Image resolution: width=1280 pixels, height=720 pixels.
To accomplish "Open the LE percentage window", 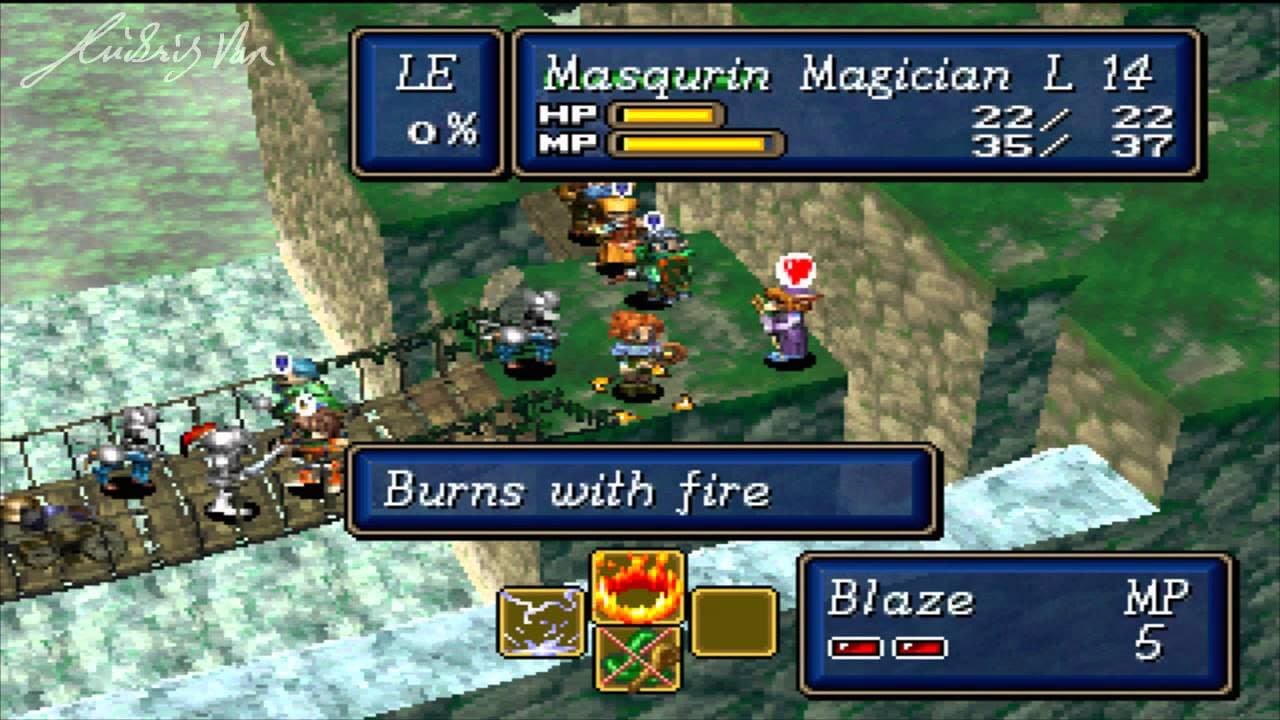I will pyautogui.click(x=425, y=100).
